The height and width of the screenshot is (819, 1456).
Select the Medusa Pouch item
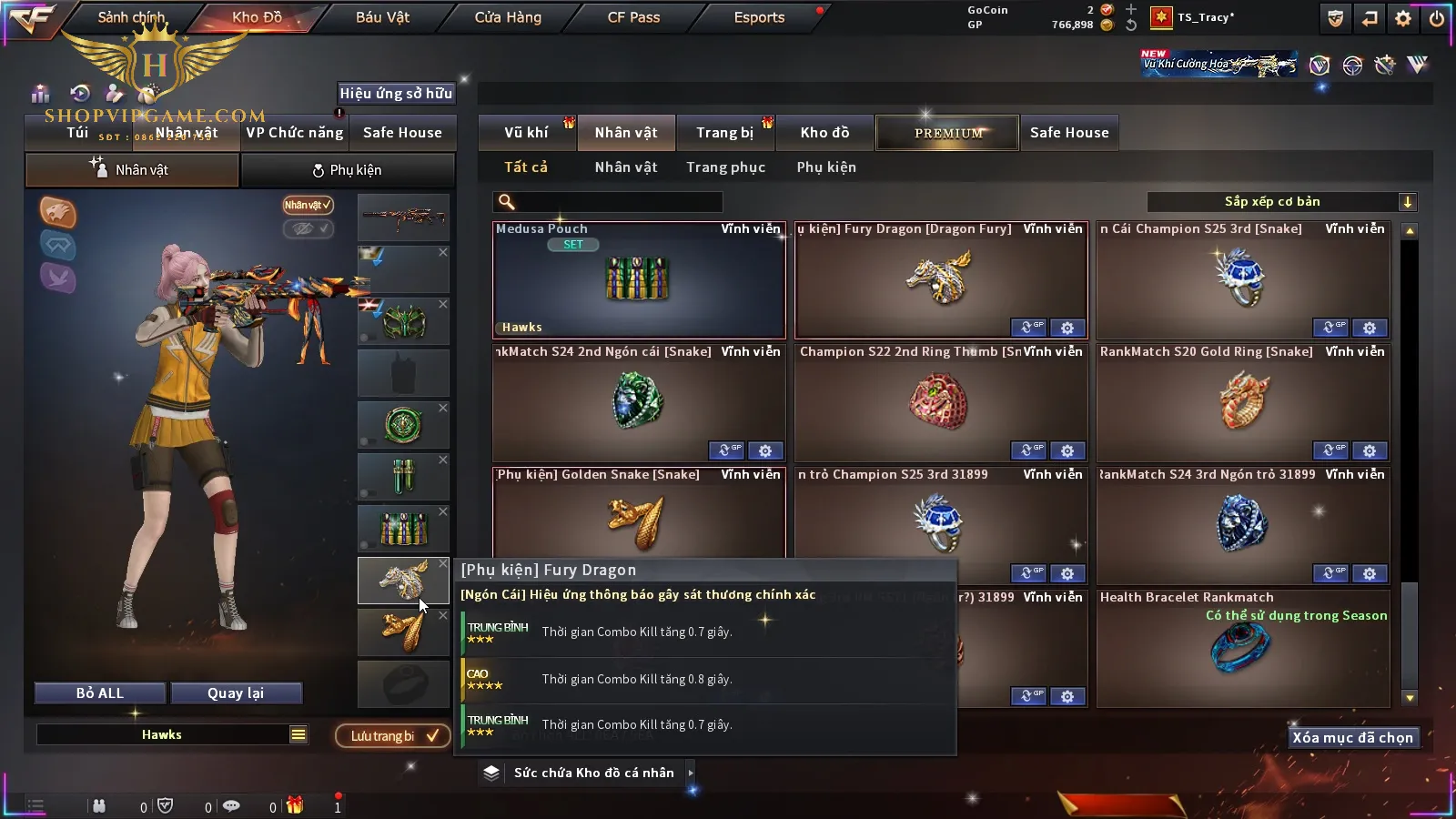[x=639, y=280]
